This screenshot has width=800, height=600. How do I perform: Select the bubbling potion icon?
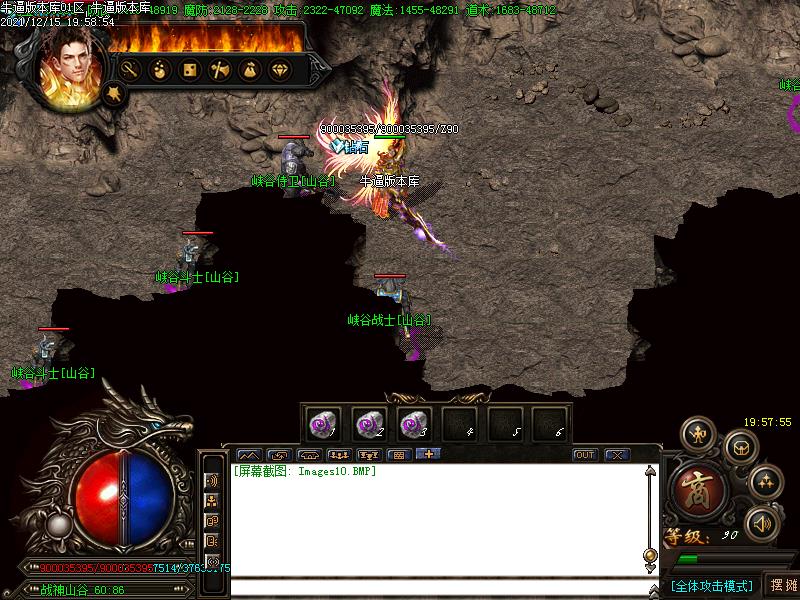pos(159,70)
